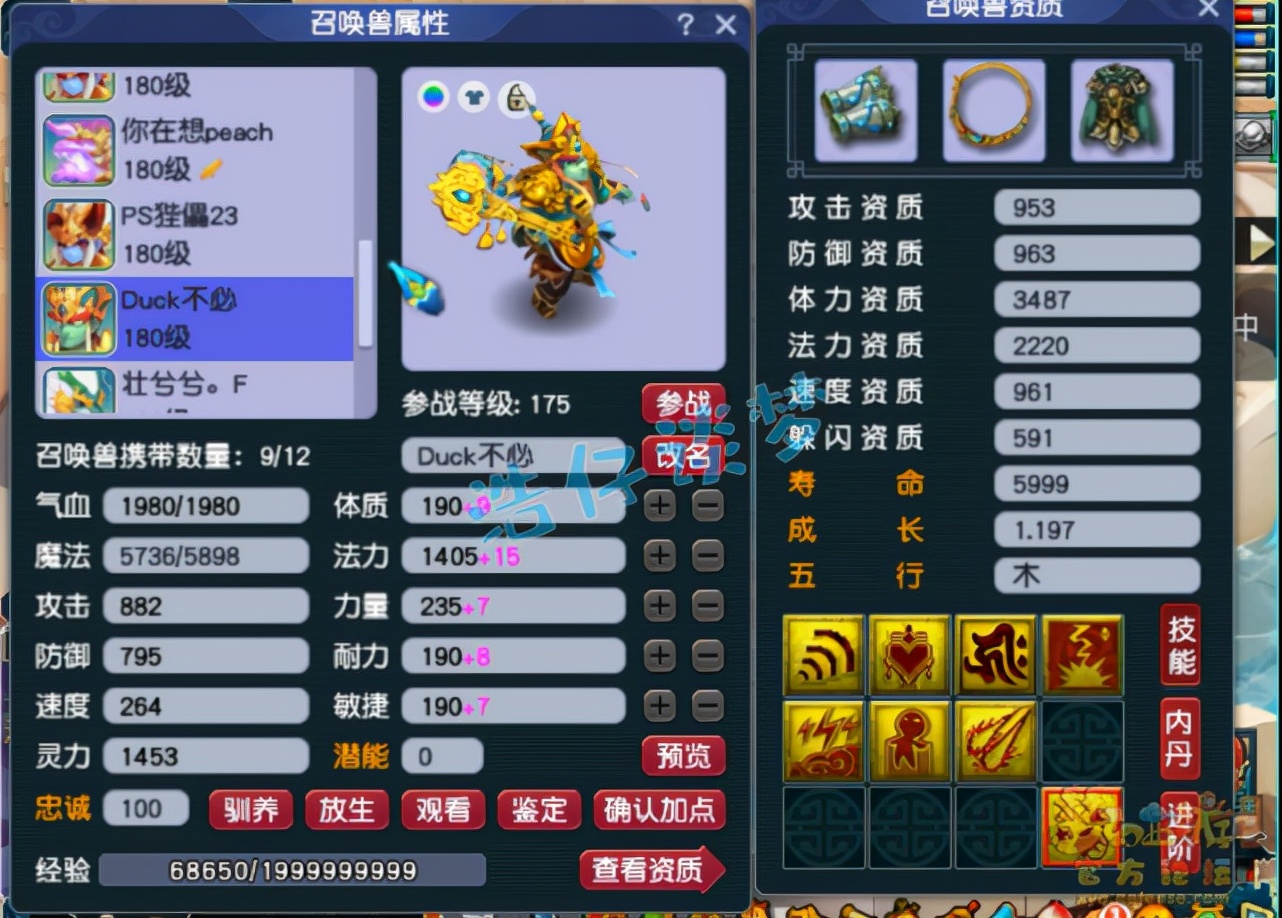Click the armor equipment thumbnail in 召唤兽资质
The height and width of the screenshot is (918, 1282).
[1121, 109]
